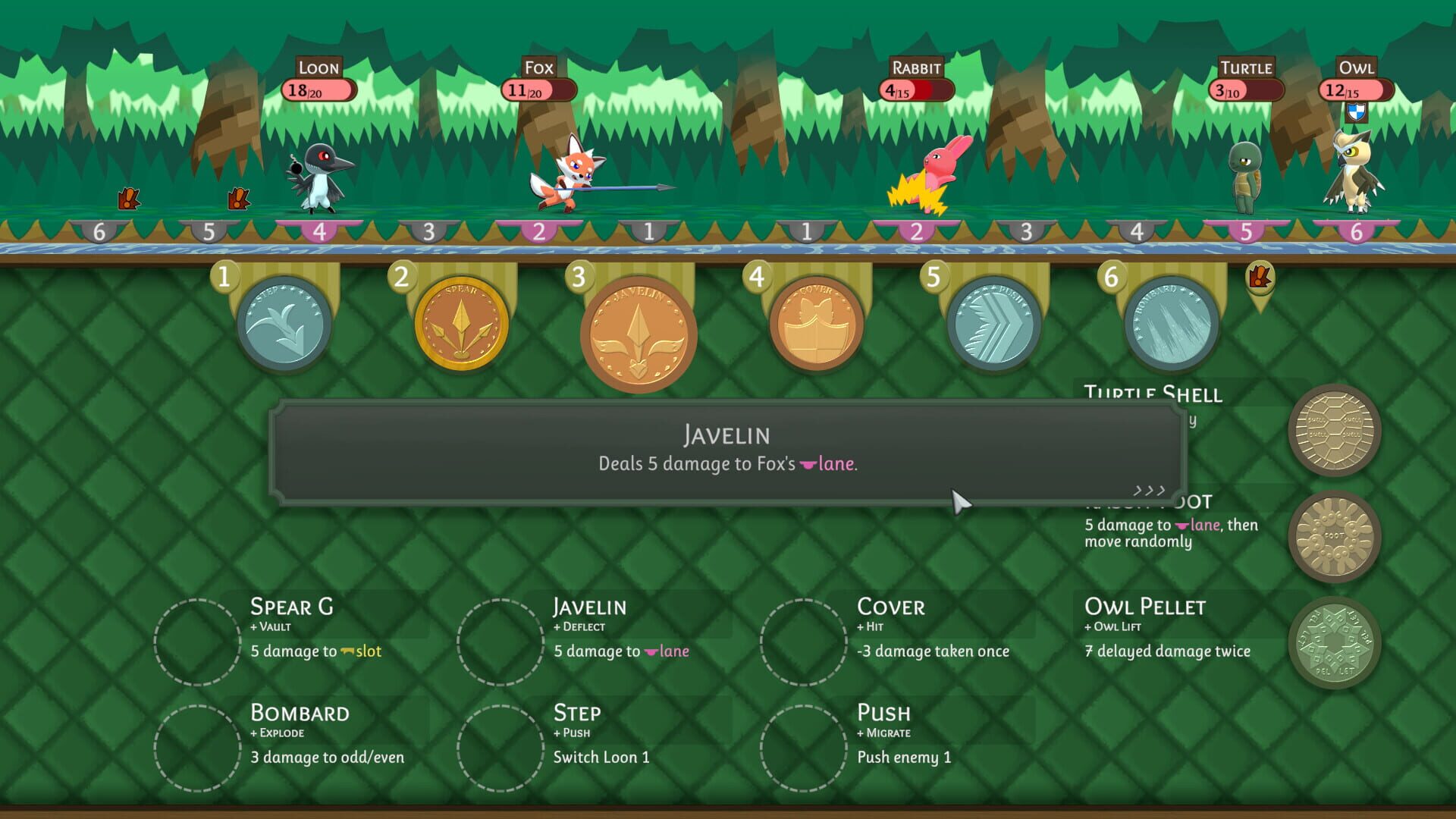Select the Javelin coin numbered 3

pyautogui.click(x=641, y=331)
